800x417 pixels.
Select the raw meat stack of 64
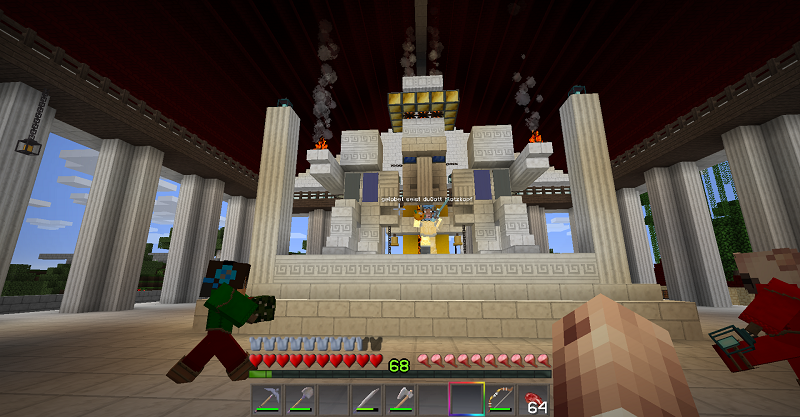532,398
